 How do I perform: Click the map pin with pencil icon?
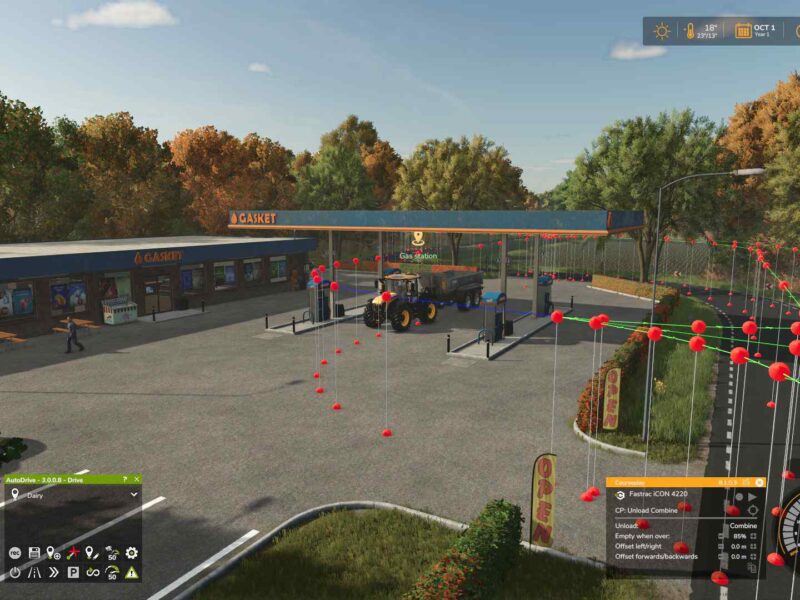pyautogui.click(x=93, y=553)
